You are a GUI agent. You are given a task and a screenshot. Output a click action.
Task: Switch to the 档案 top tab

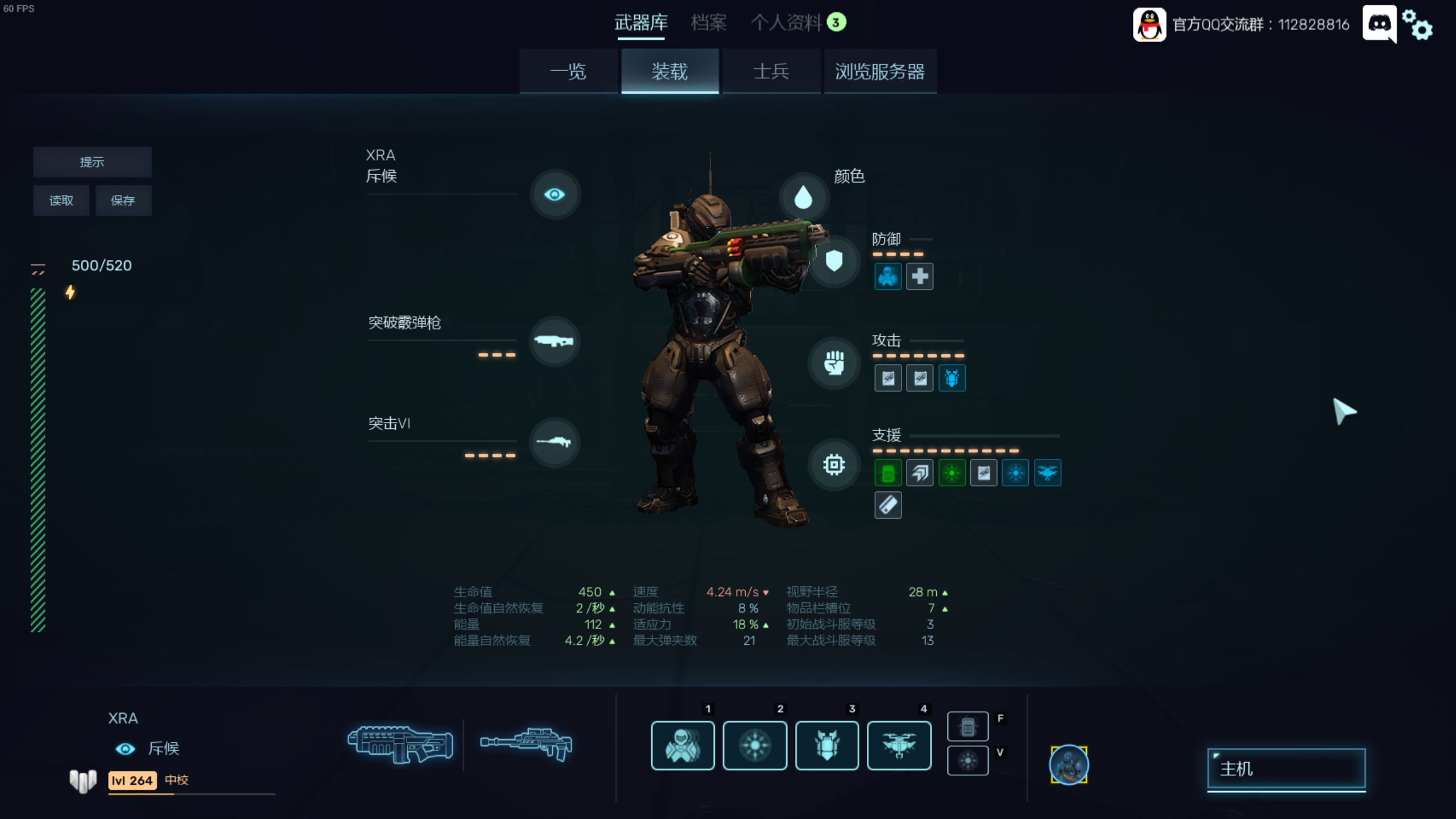pyautogui.click(x=709, y=23)
